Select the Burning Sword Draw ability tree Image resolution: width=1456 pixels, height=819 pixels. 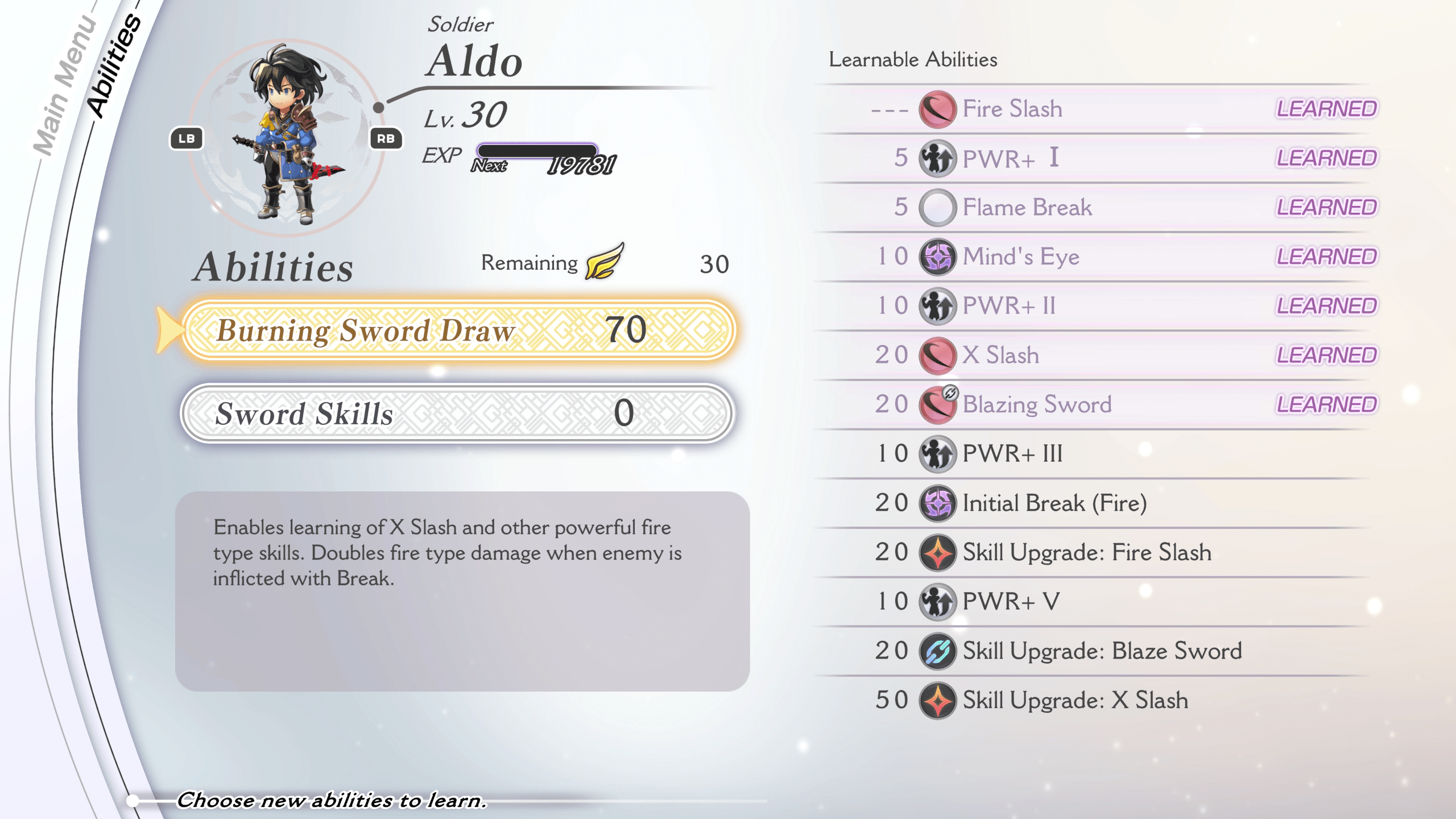pos(458,330)
